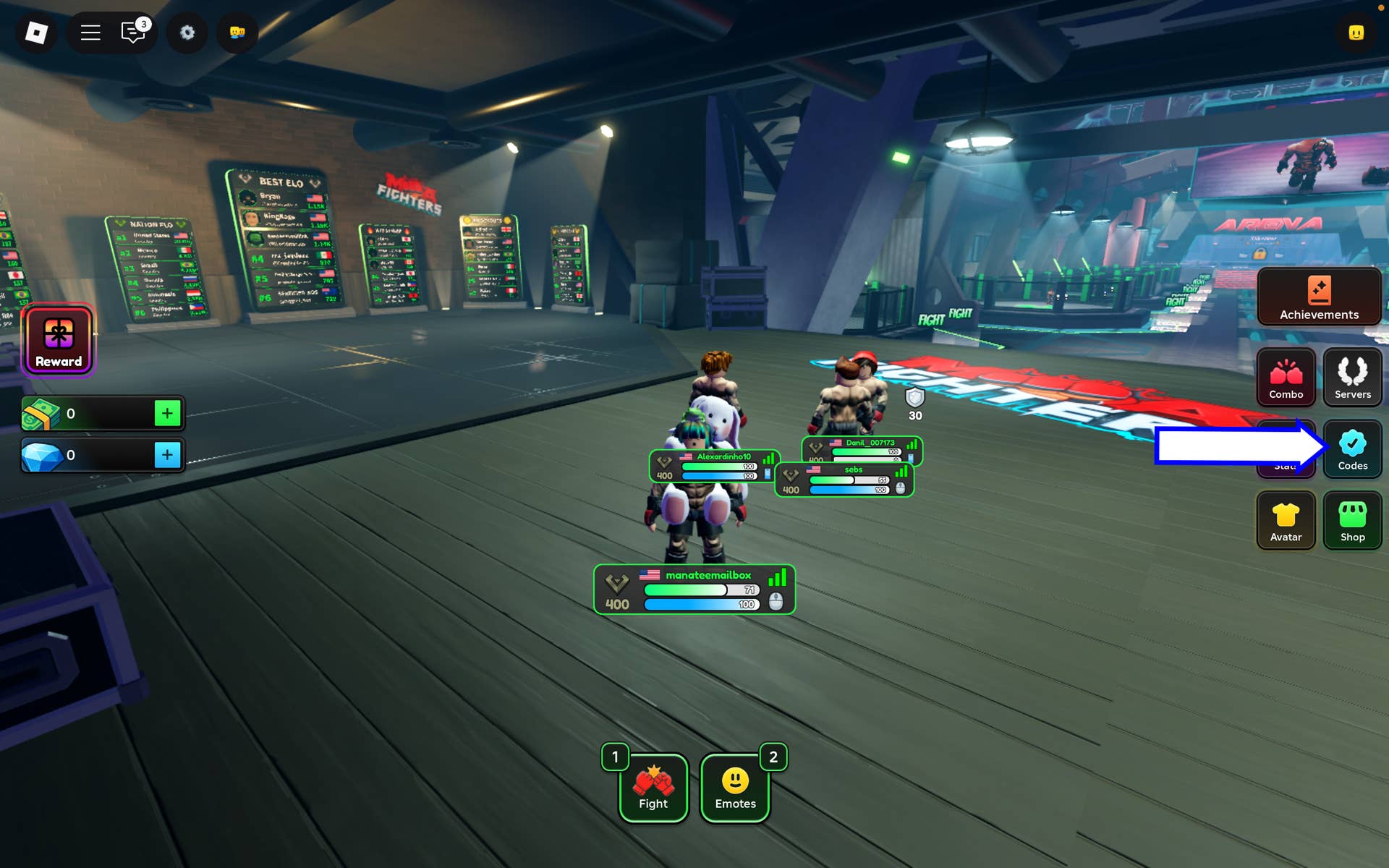This screenshot has height=868, width=1389.
Task: Open the chat with 3 notifications
Action: pos(133,33)
